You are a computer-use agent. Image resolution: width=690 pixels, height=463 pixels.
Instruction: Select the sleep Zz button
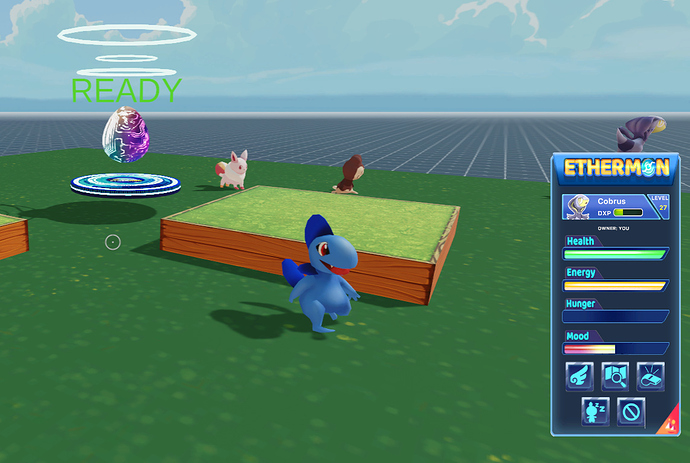pyautogui.click(x=596, y=411)
